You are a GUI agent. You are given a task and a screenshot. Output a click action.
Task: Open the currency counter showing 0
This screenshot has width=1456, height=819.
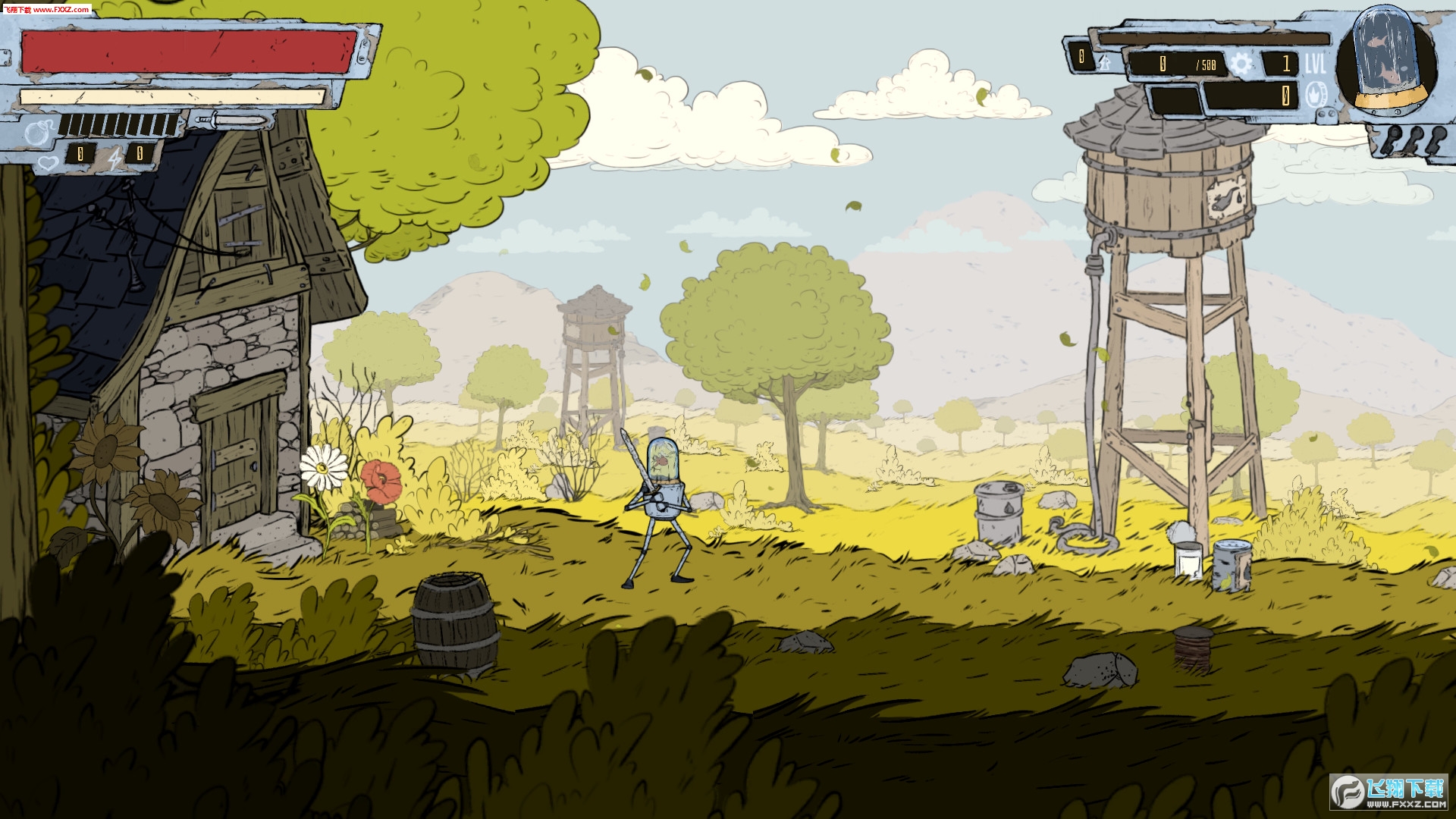[1081, 57]
